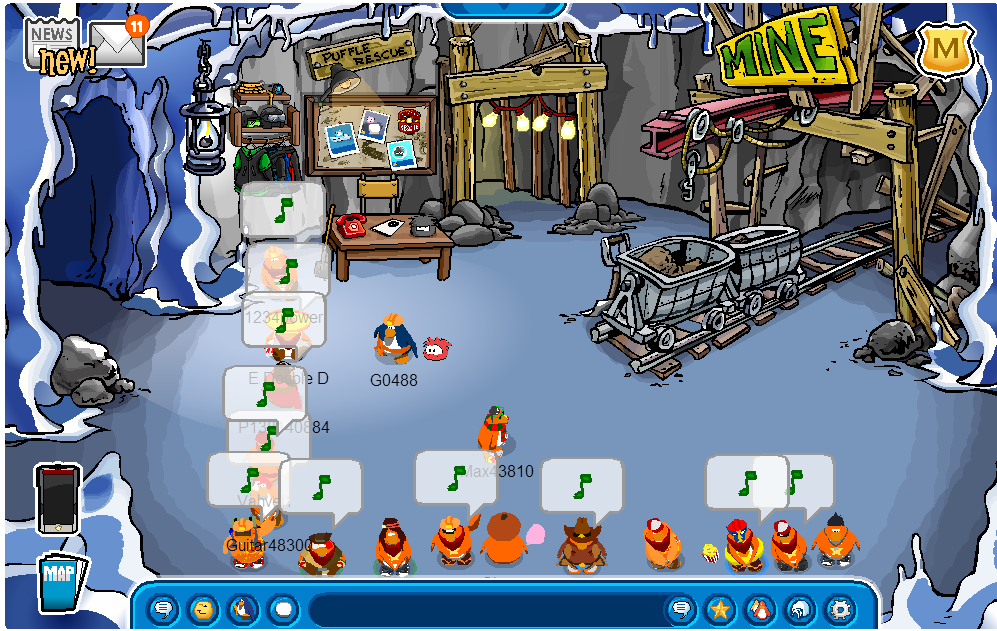Open the safe chat messages menu
This screenshot has height=631, width=997.
coord(163,608)
